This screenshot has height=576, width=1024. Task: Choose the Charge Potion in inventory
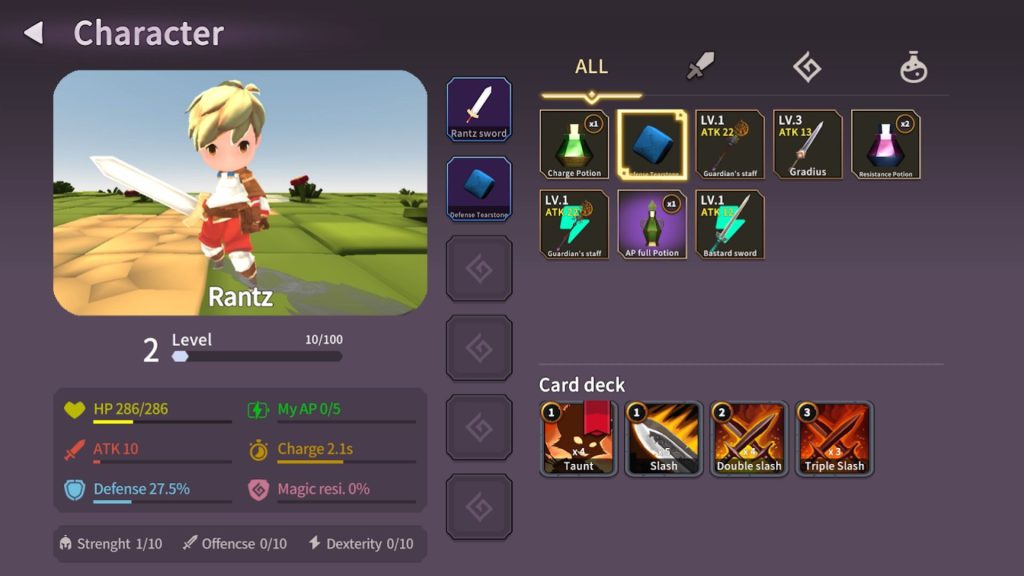click(574, 144)
